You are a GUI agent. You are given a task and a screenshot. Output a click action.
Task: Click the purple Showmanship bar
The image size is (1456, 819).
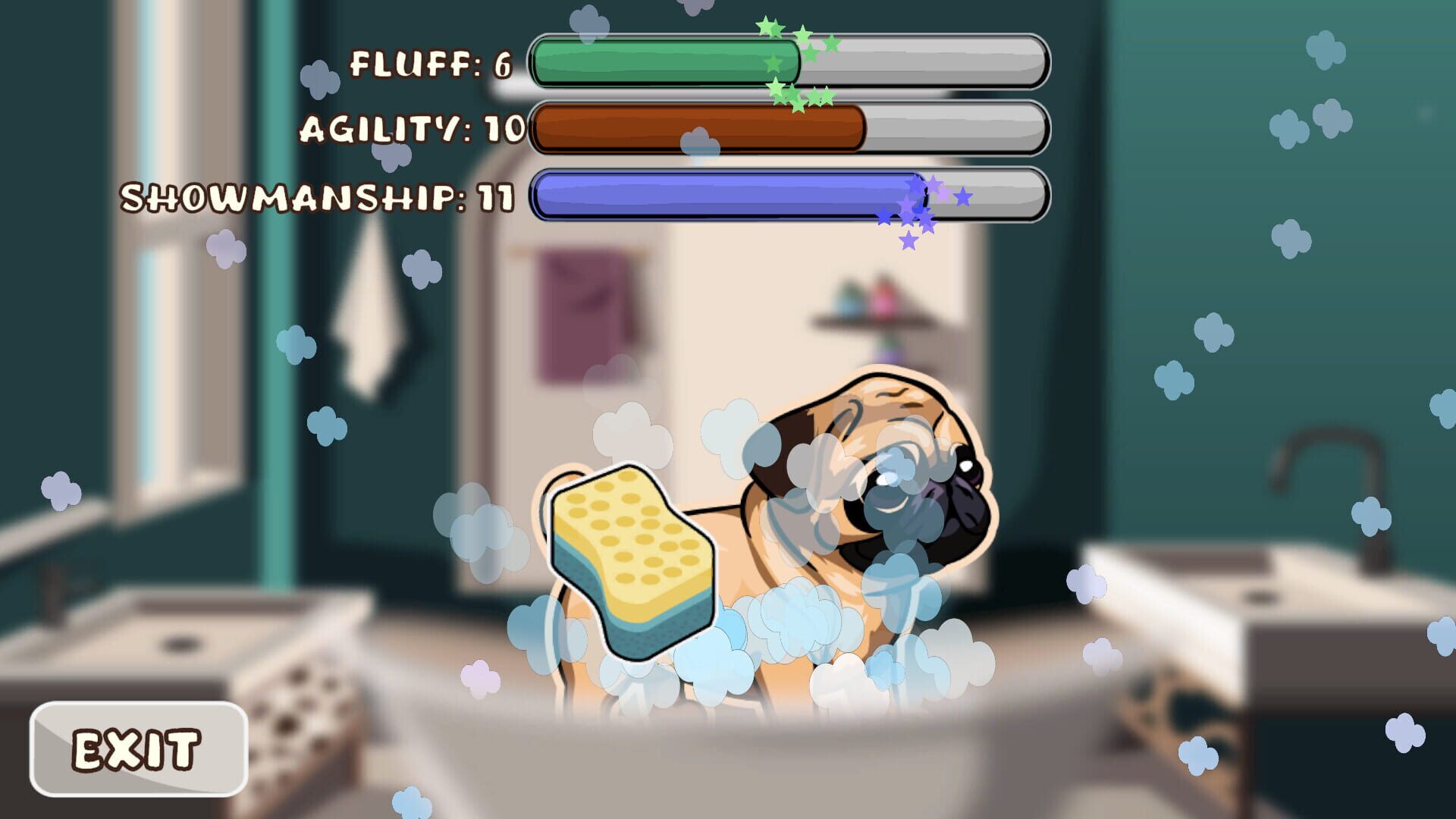[720, 199]
